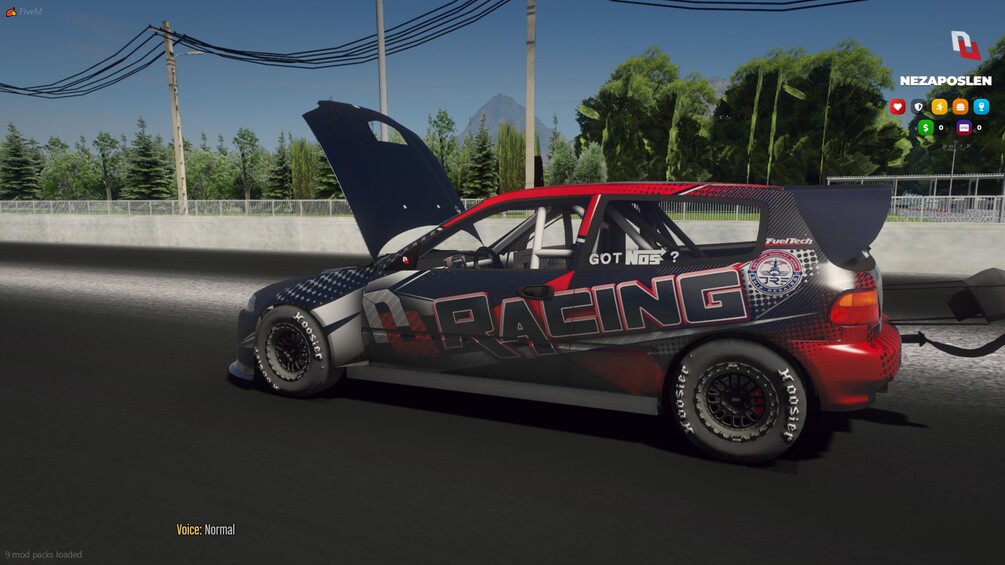Image resolution: width=1005 pixels, height=565 pixels.
Task: Click the purple bank card icon
Action: [x=964, y=127]
